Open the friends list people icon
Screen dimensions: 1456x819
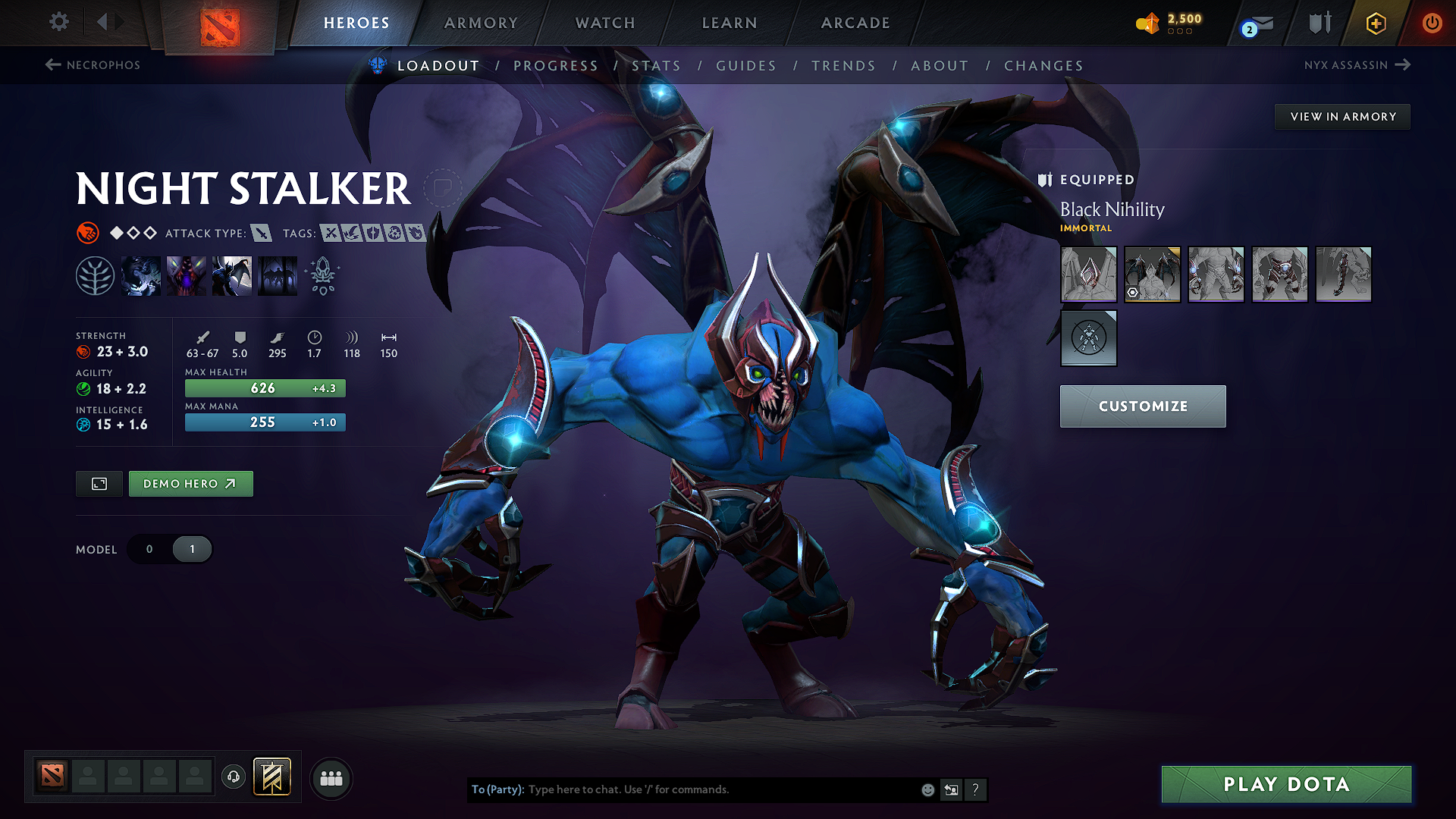pyautogui.click(x=331, y=777)
